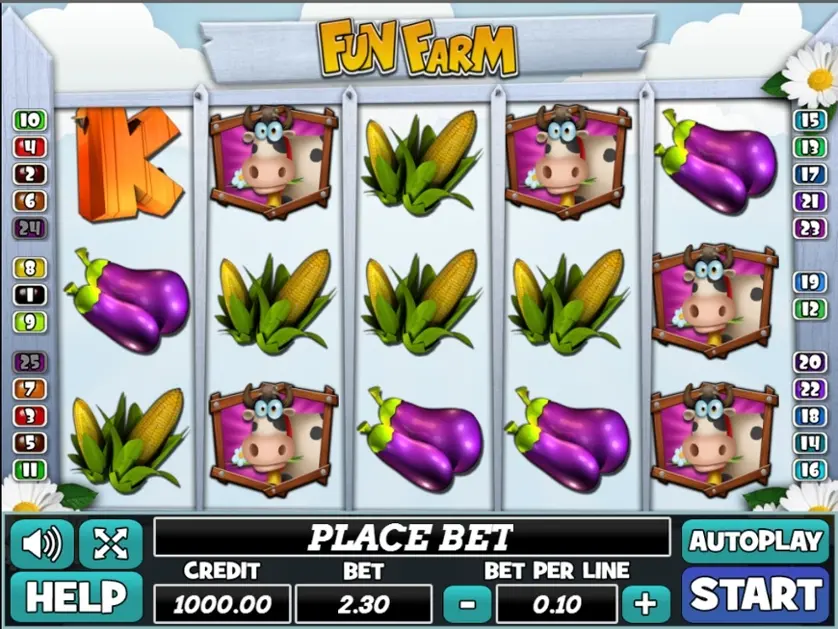Select payline number 8 marker
This screenshot has width=838, height=629.
pyautogui.click(x=30, y=268)
